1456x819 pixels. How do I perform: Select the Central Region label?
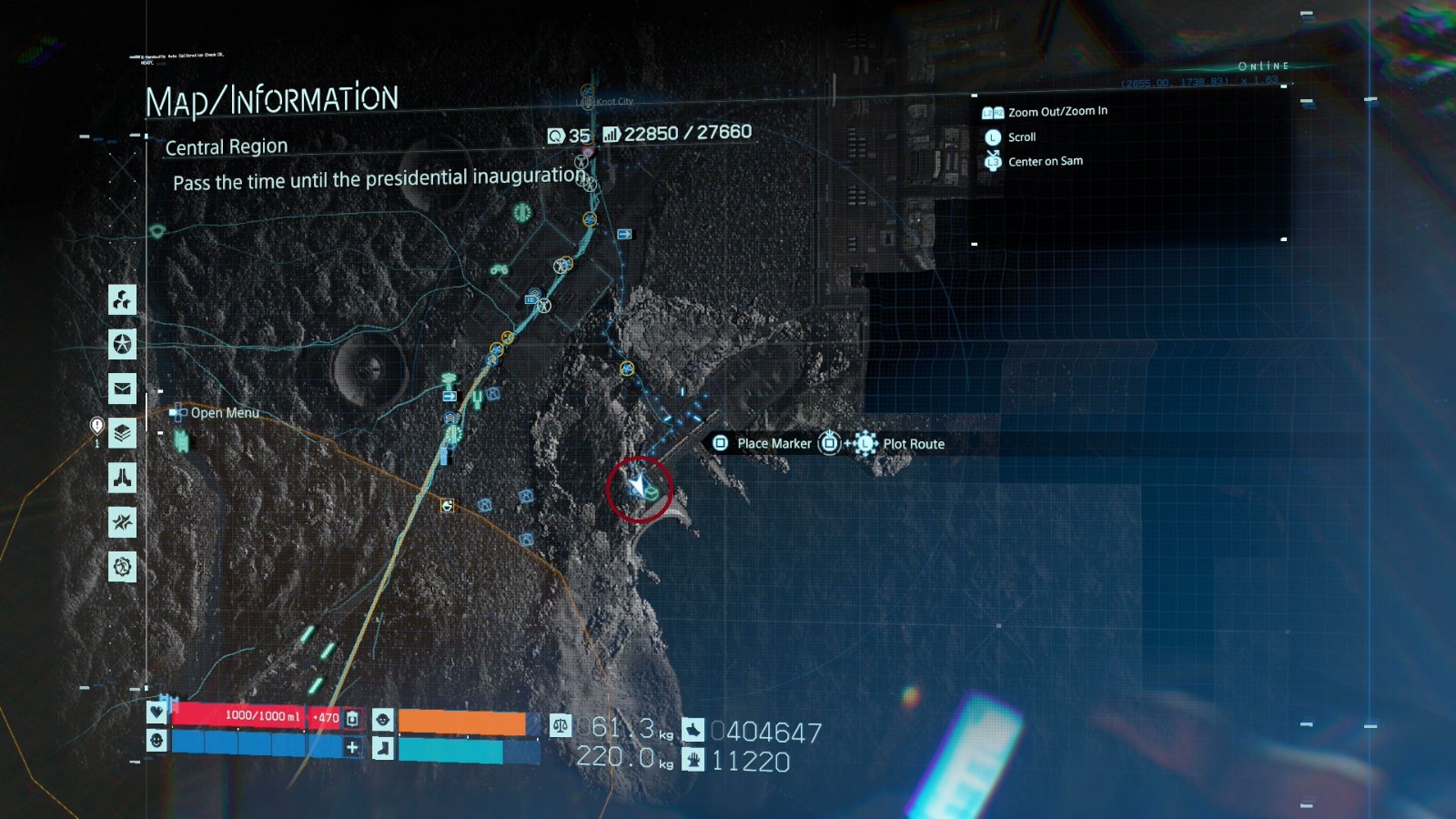tap(226, 147)
